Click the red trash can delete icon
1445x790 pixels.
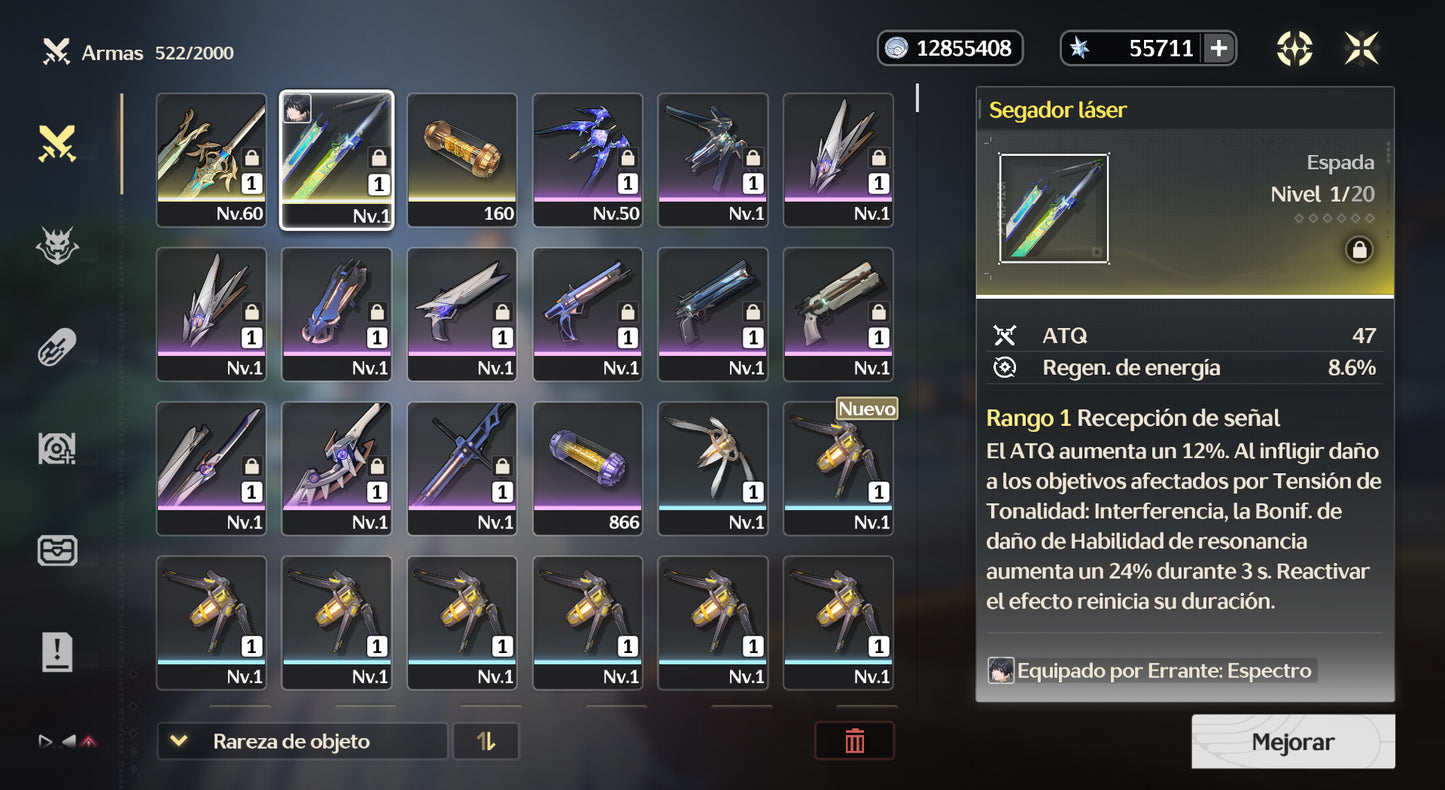pos(855,741)
